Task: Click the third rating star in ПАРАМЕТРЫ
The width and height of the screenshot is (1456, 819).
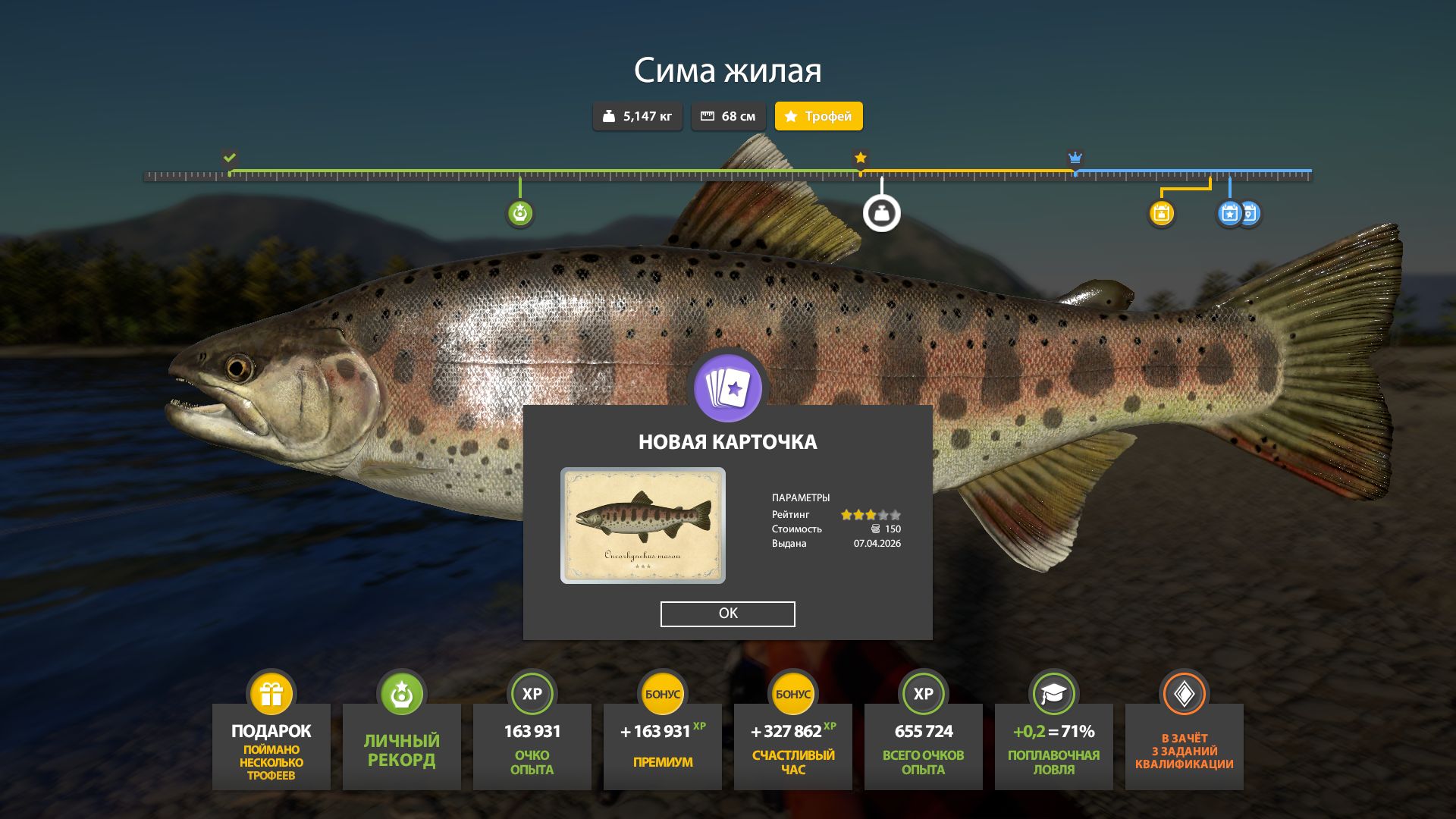Action: (869, 513)
